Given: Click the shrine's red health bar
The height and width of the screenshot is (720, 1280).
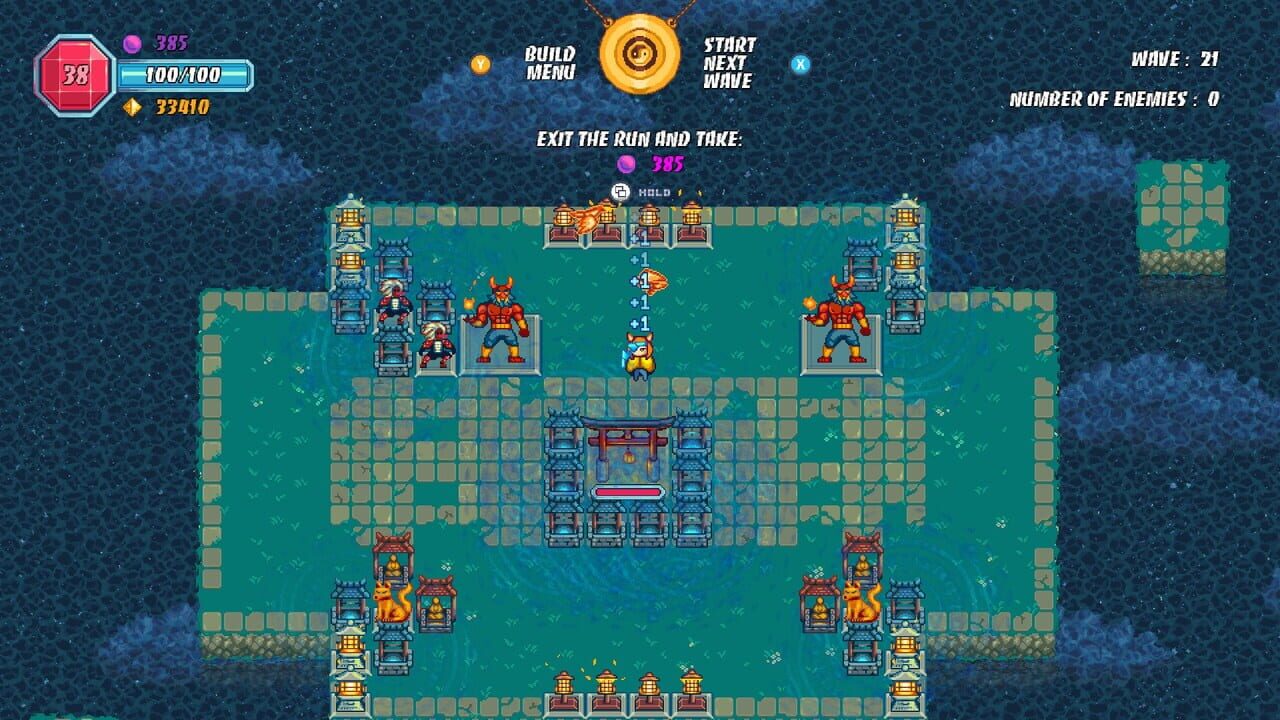Looking at the screenshot, I should [x=626, y=493].
